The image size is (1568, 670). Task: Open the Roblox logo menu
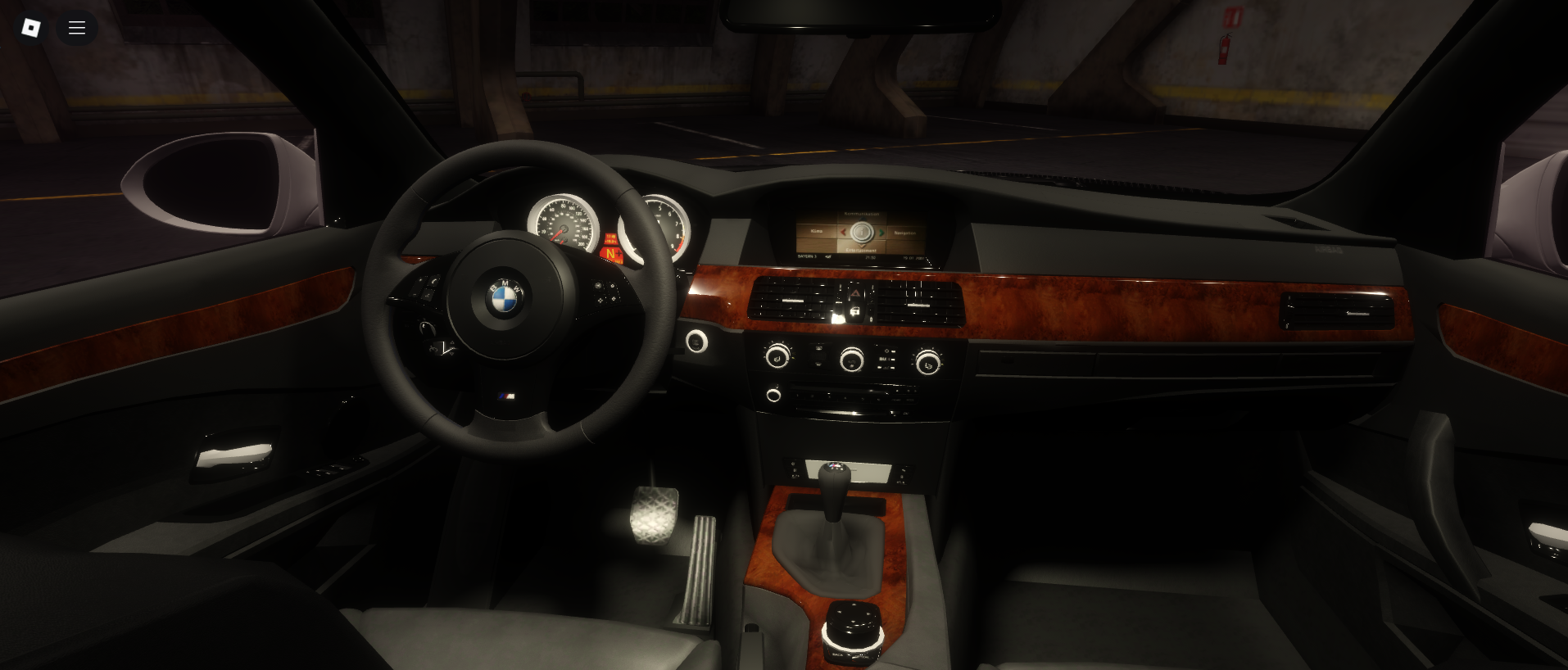click(31, 28)
